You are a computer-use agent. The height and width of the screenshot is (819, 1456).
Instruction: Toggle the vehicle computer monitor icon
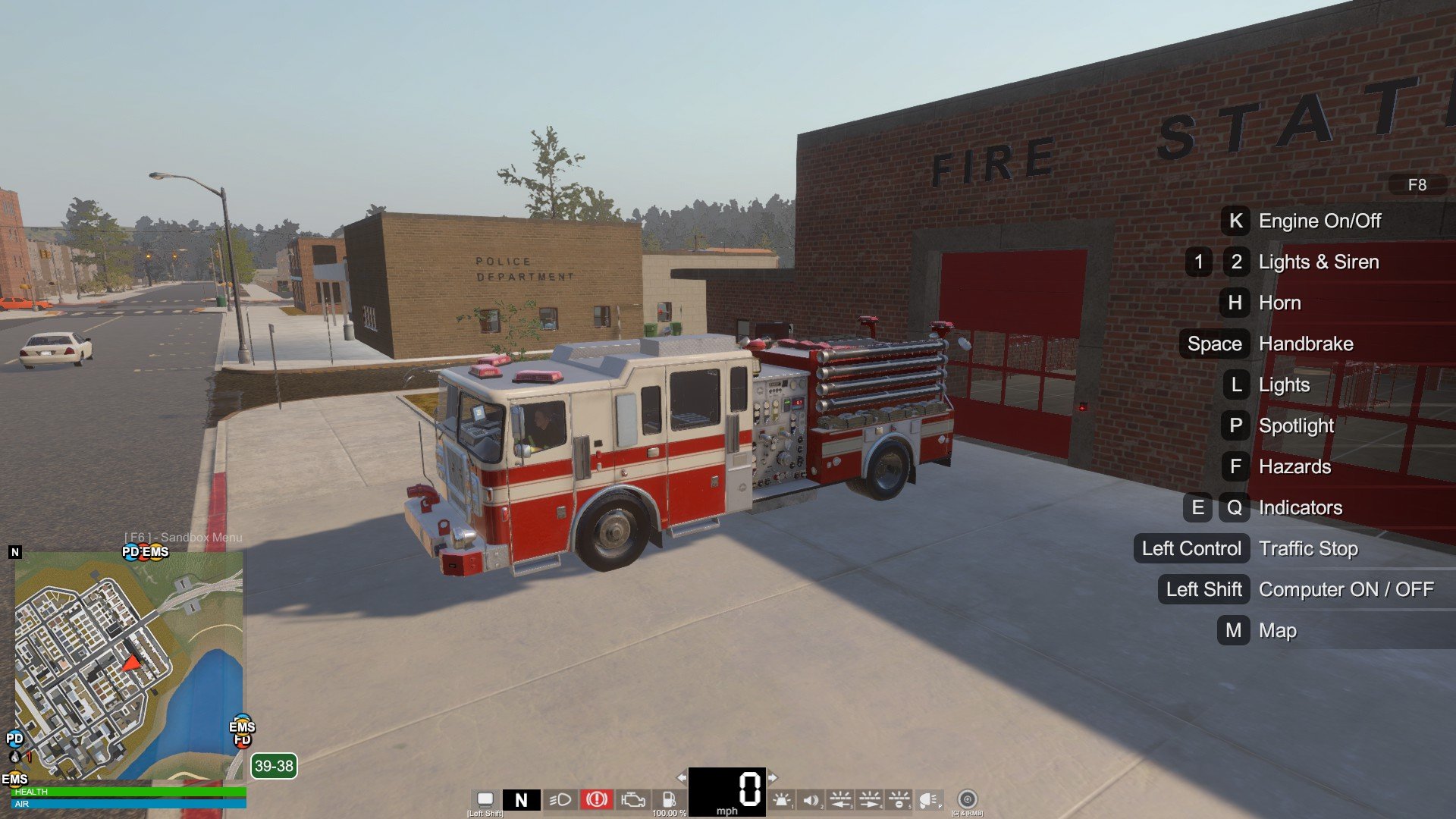tap(485, 799)
